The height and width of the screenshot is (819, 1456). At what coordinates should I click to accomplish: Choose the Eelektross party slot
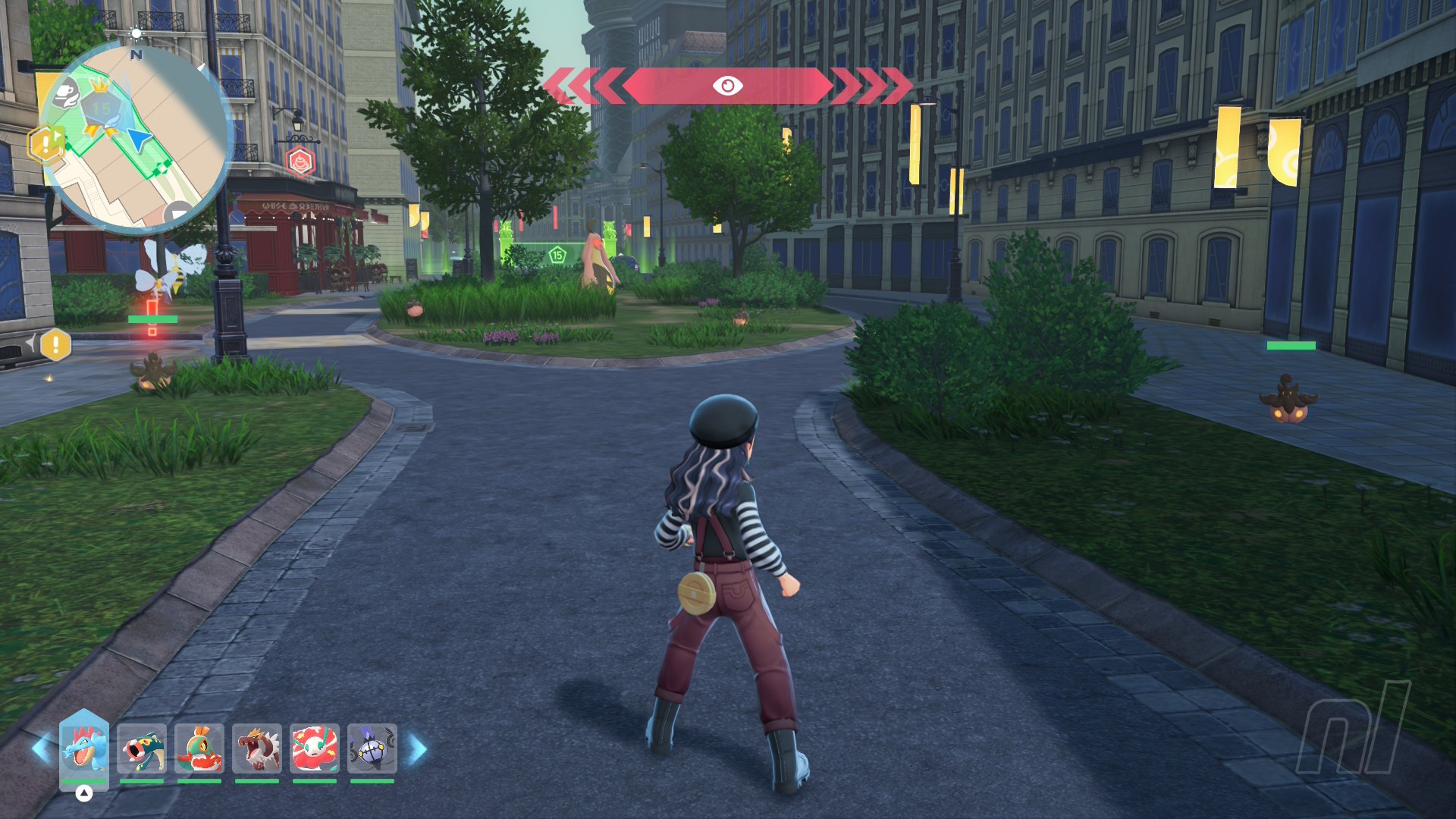coord(142,748)
